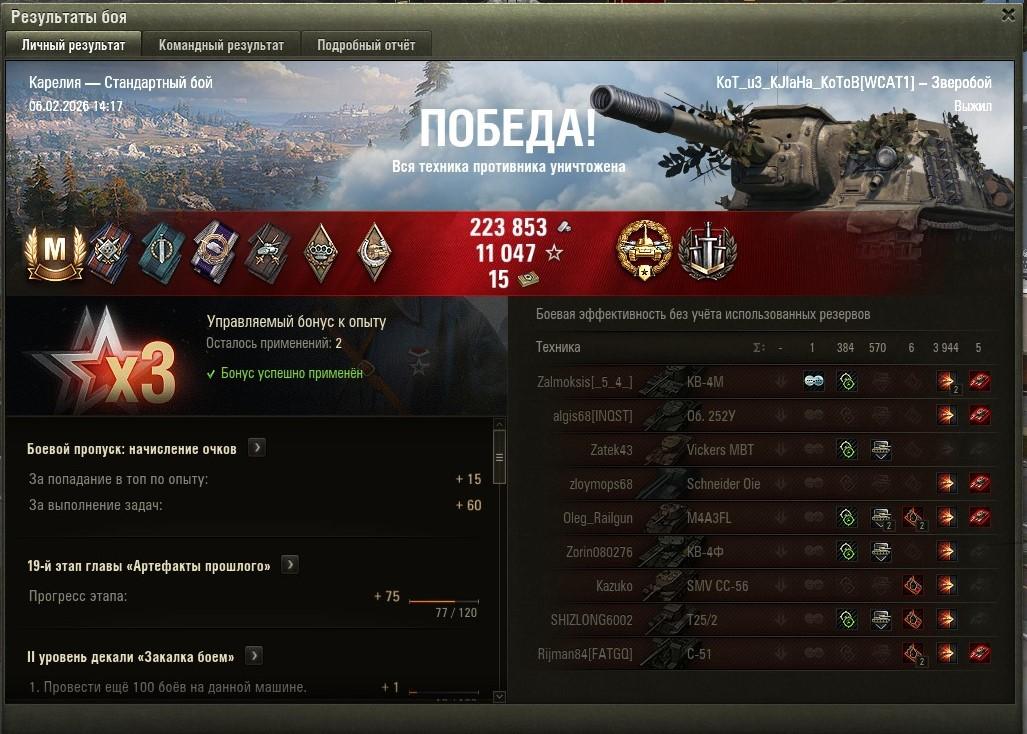Select Zalmoksis KB-4M row
1027x734 pixels.
pos(700,382)
